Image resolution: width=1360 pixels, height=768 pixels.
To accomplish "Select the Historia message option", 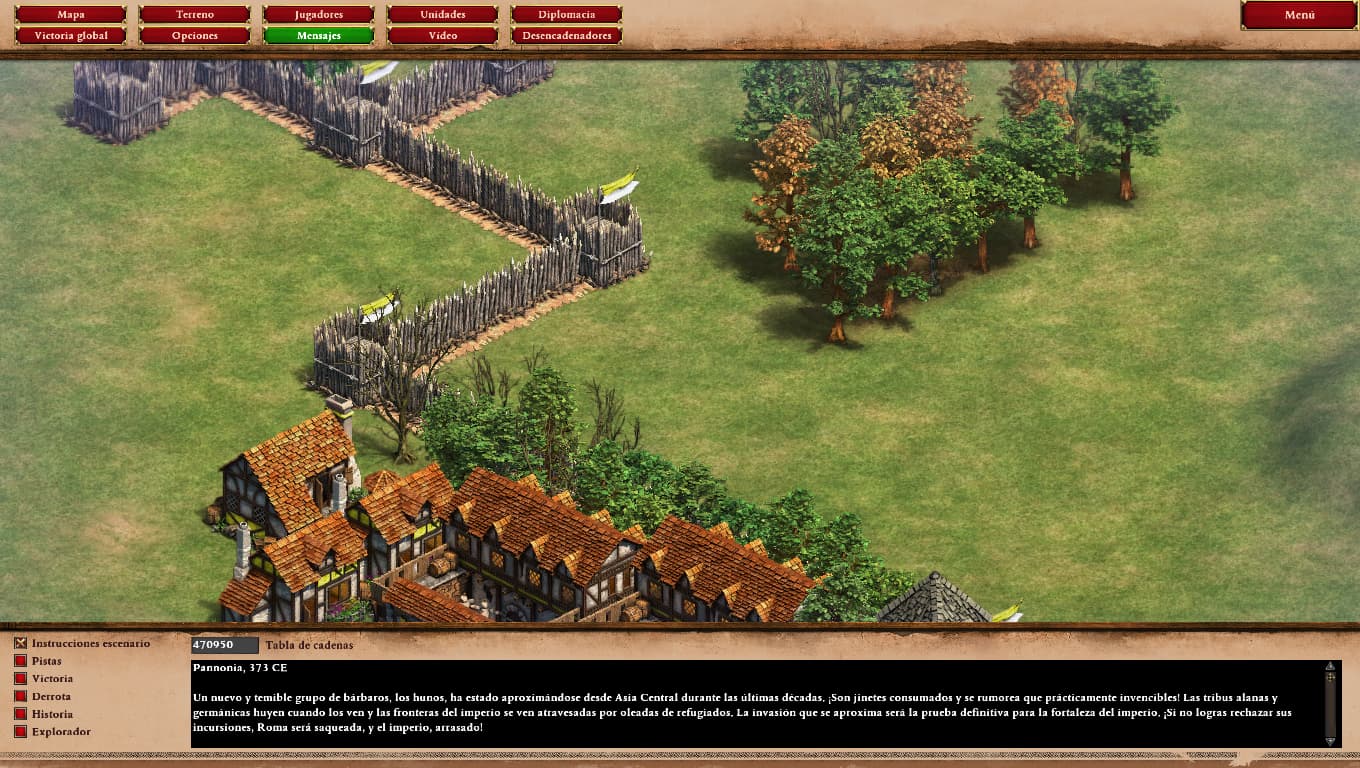I will [x=21, y=714].
